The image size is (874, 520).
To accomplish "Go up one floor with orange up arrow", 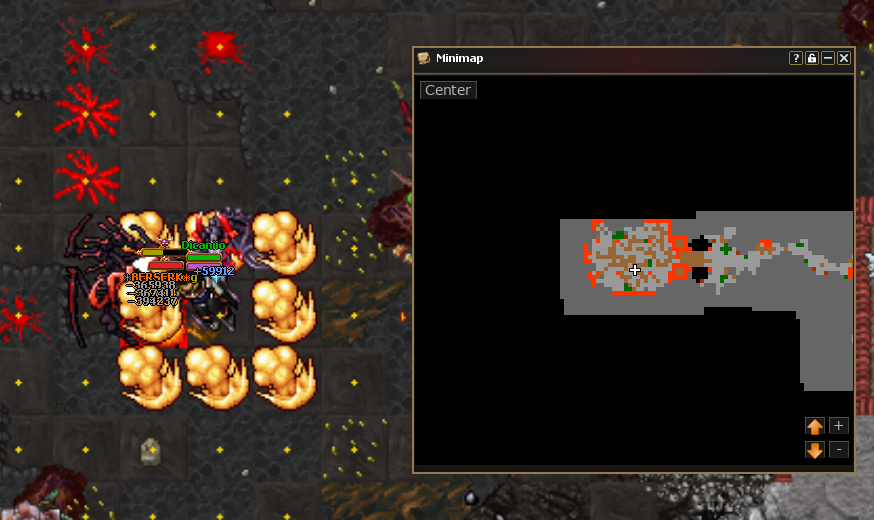I will click(815, 426).
